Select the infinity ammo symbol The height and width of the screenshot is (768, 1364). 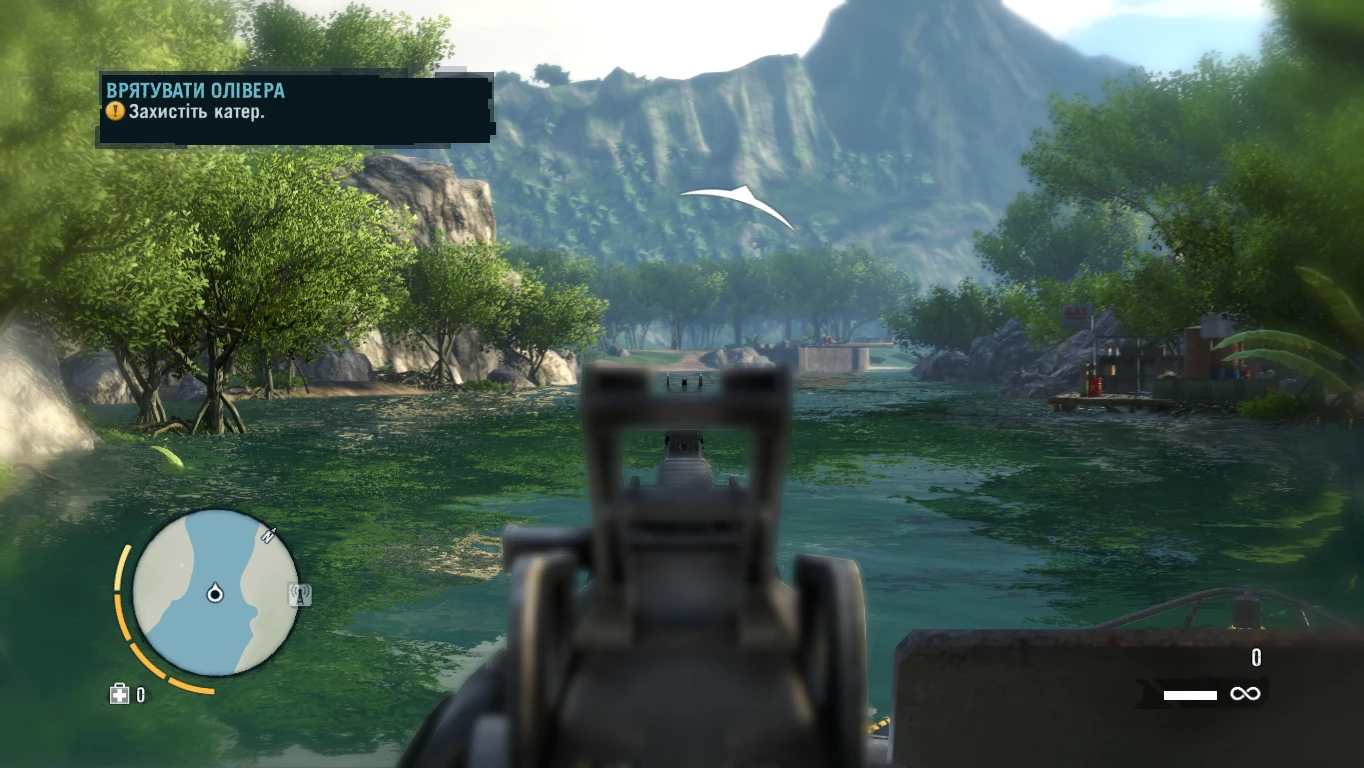pos(1245,693)
